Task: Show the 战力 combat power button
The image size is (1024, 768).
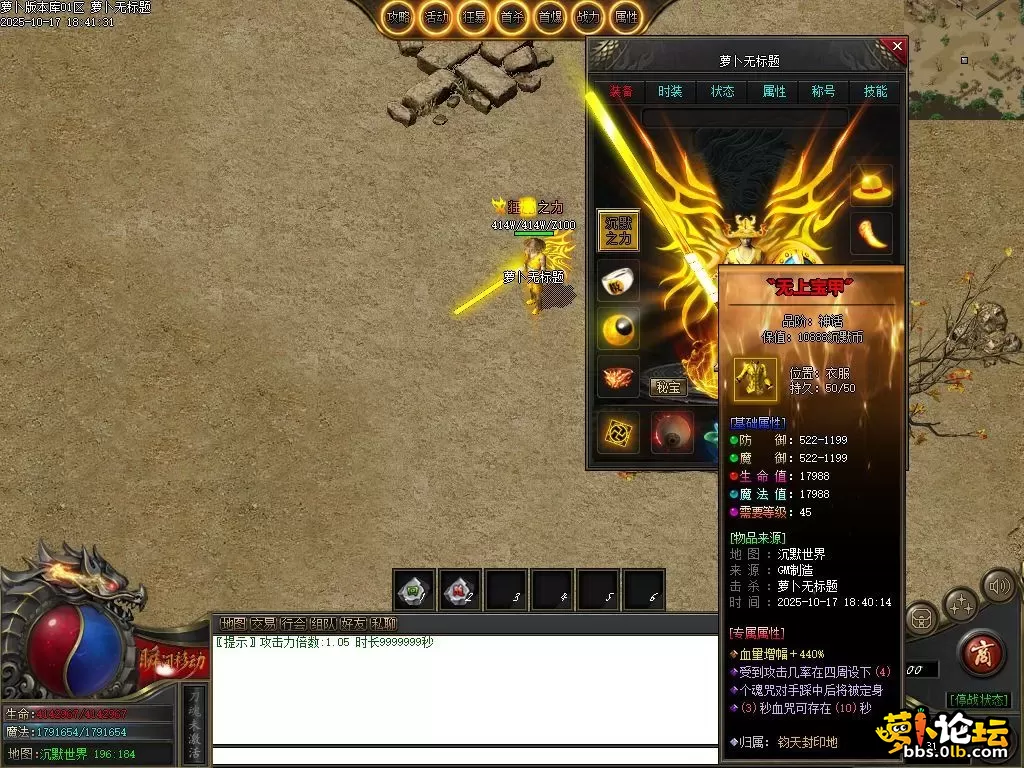Action: coord(588,17)
